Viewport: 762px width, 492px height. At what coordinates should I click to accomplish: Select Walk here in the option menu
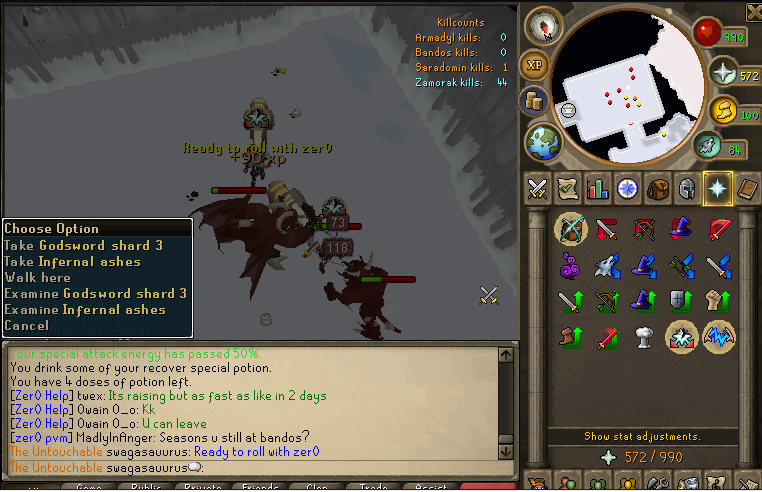[x=38, y=278]
